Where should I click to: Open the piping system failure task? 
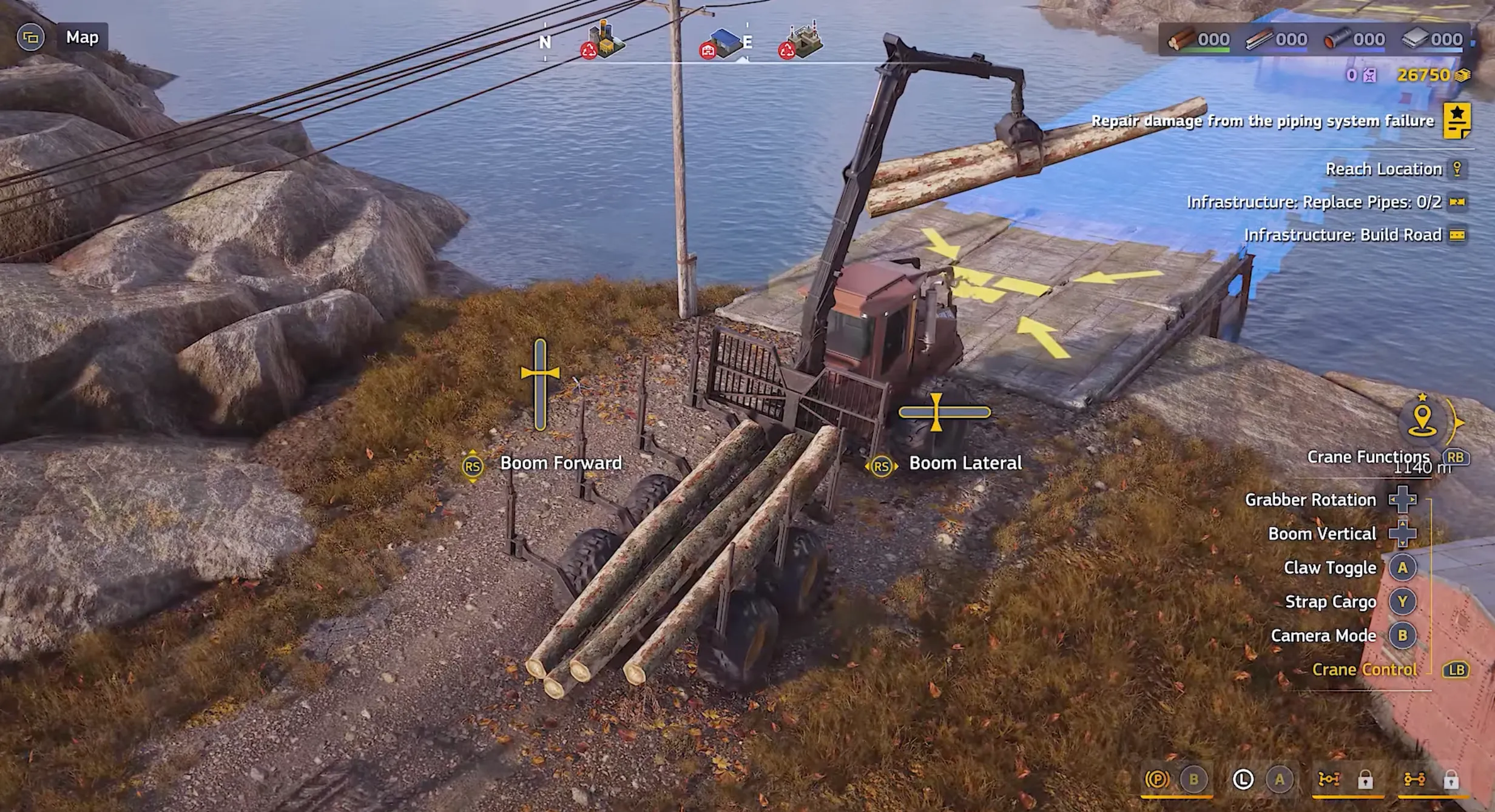click(x=1262, y=121)
